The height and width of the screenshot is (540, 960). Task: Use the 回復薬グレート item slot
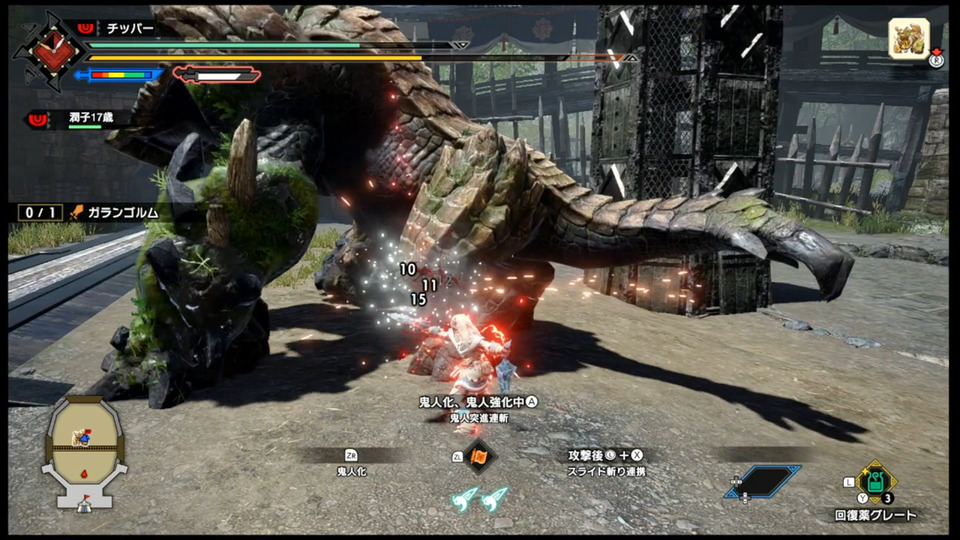876,484
